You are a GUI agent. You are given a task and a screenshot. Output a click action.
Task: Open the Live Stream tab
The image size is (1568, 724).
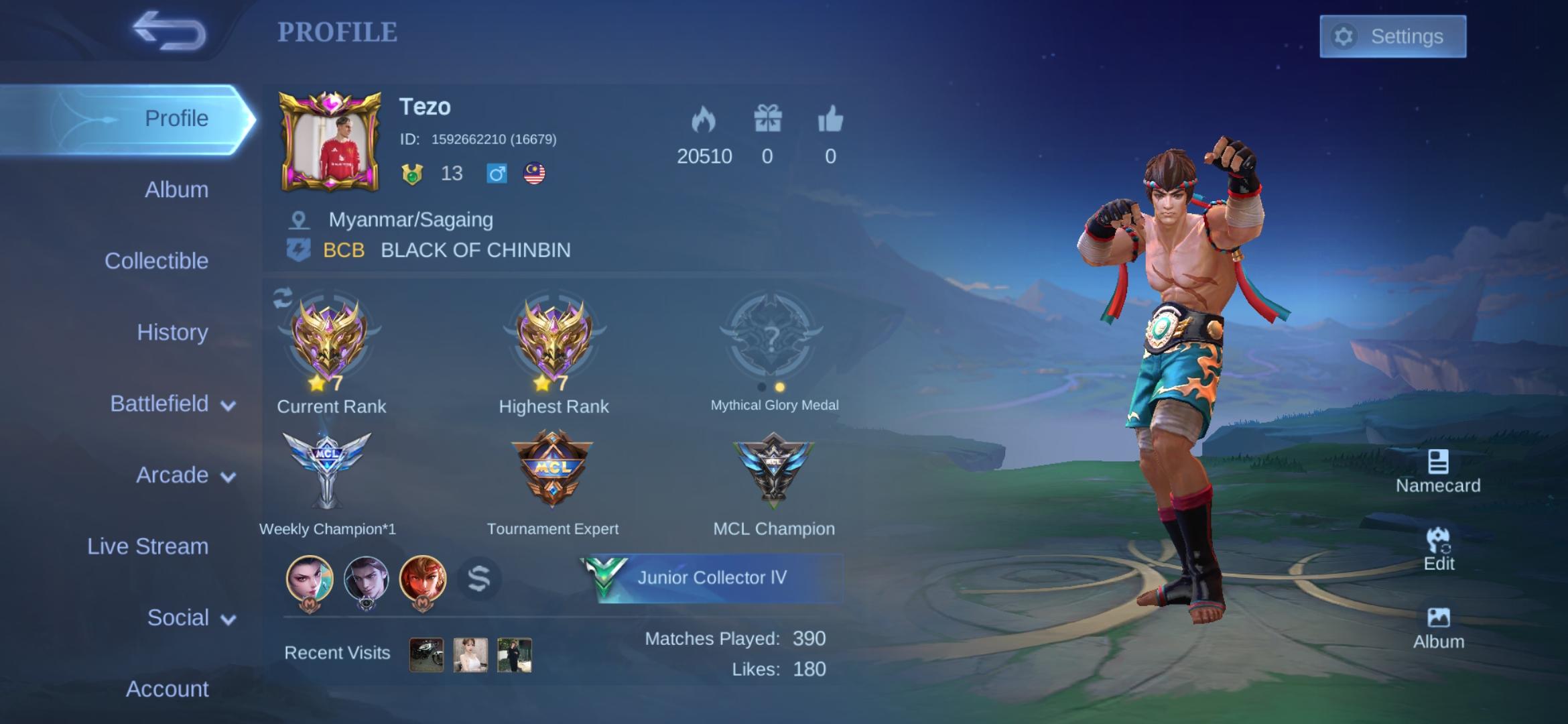(147, 546)
